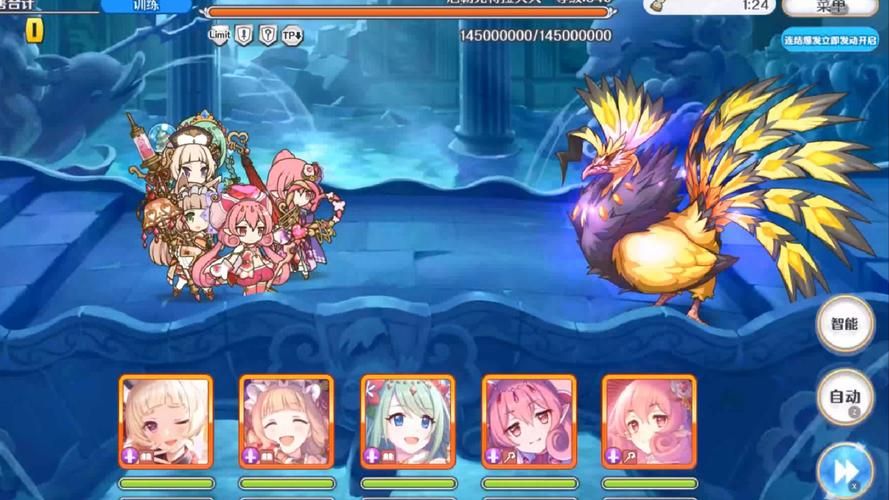Viewport: 889px width, 500px height.
Task: Open the 菜单 menu button
Action: pos(831,6)
